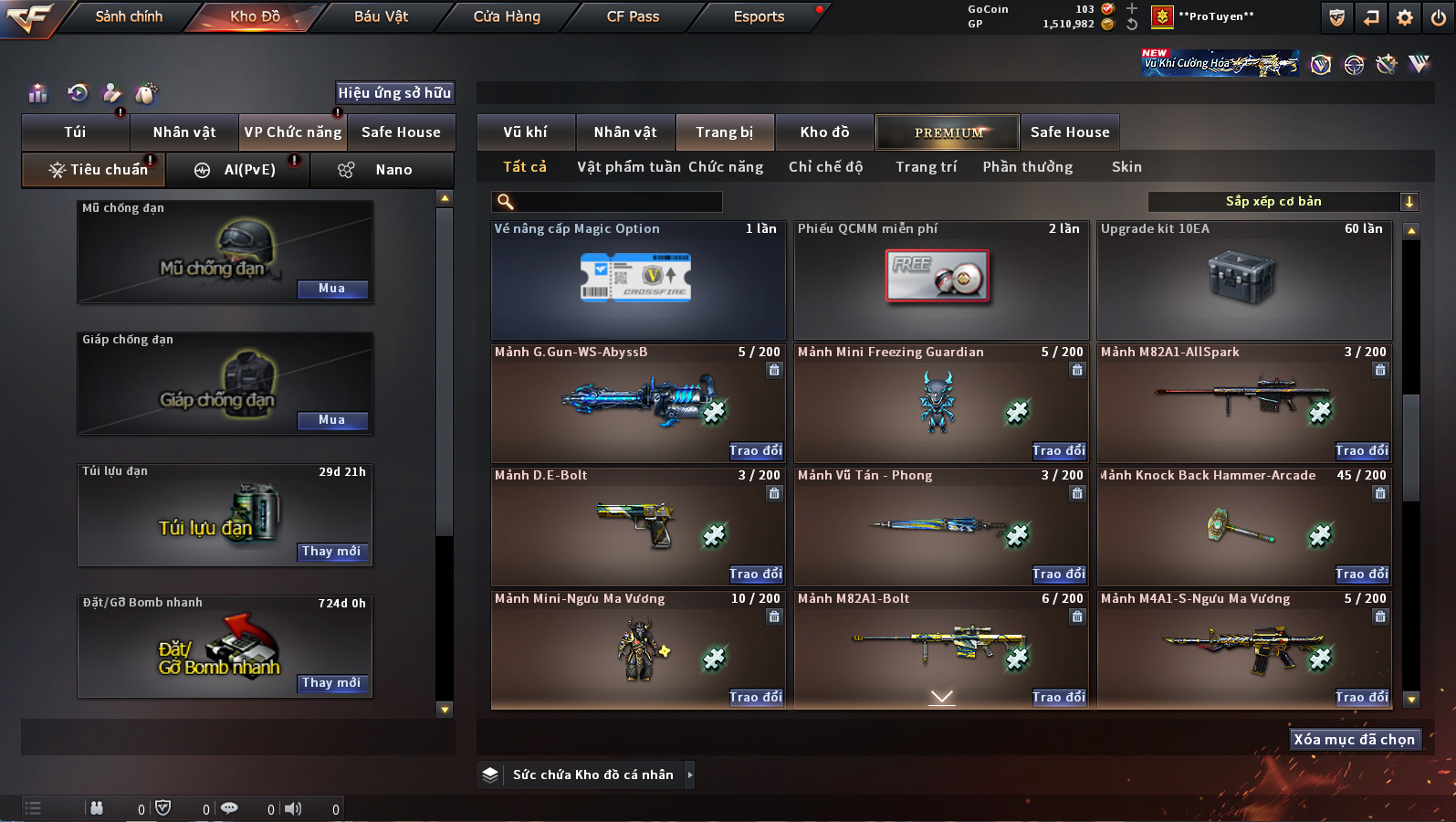Go to the Esports tab
Image resolution: width=1456 pixels, height=822 pixels.
click(759, 16)
